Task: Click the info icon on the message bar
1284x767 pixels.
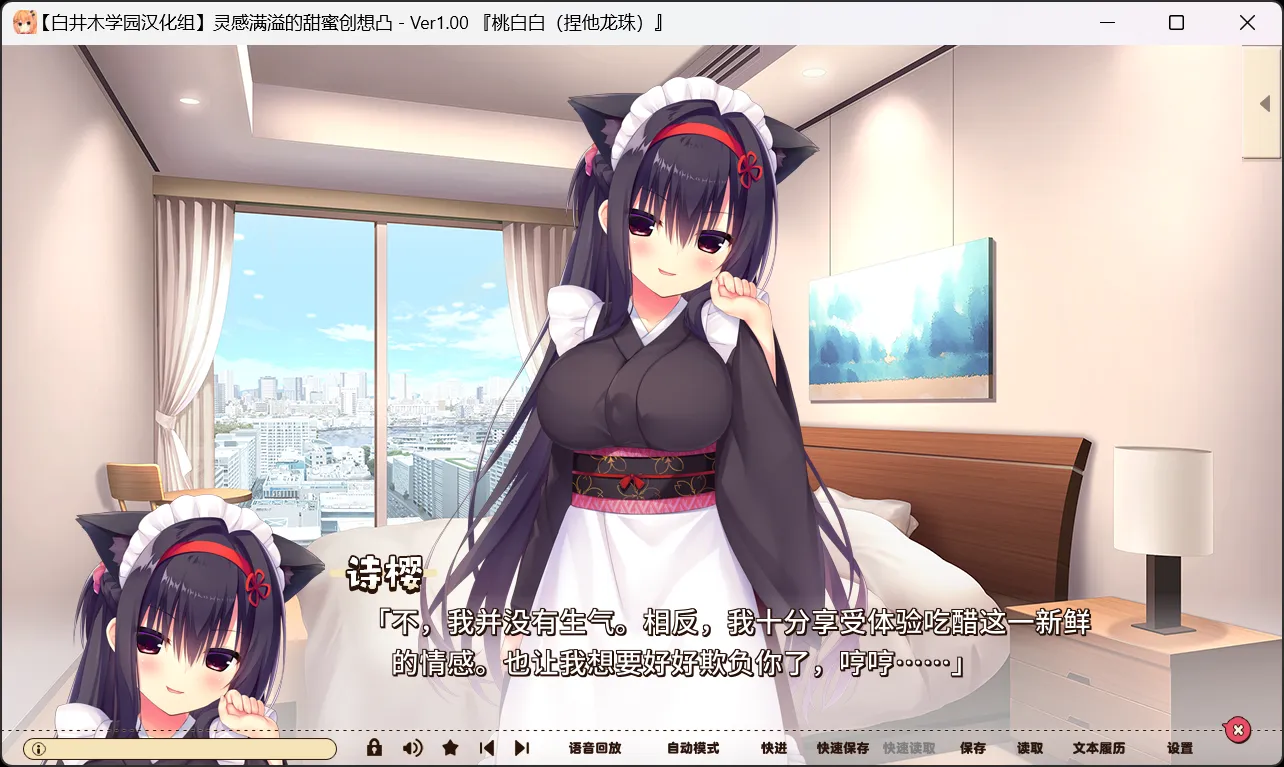Action: (38, 747)
